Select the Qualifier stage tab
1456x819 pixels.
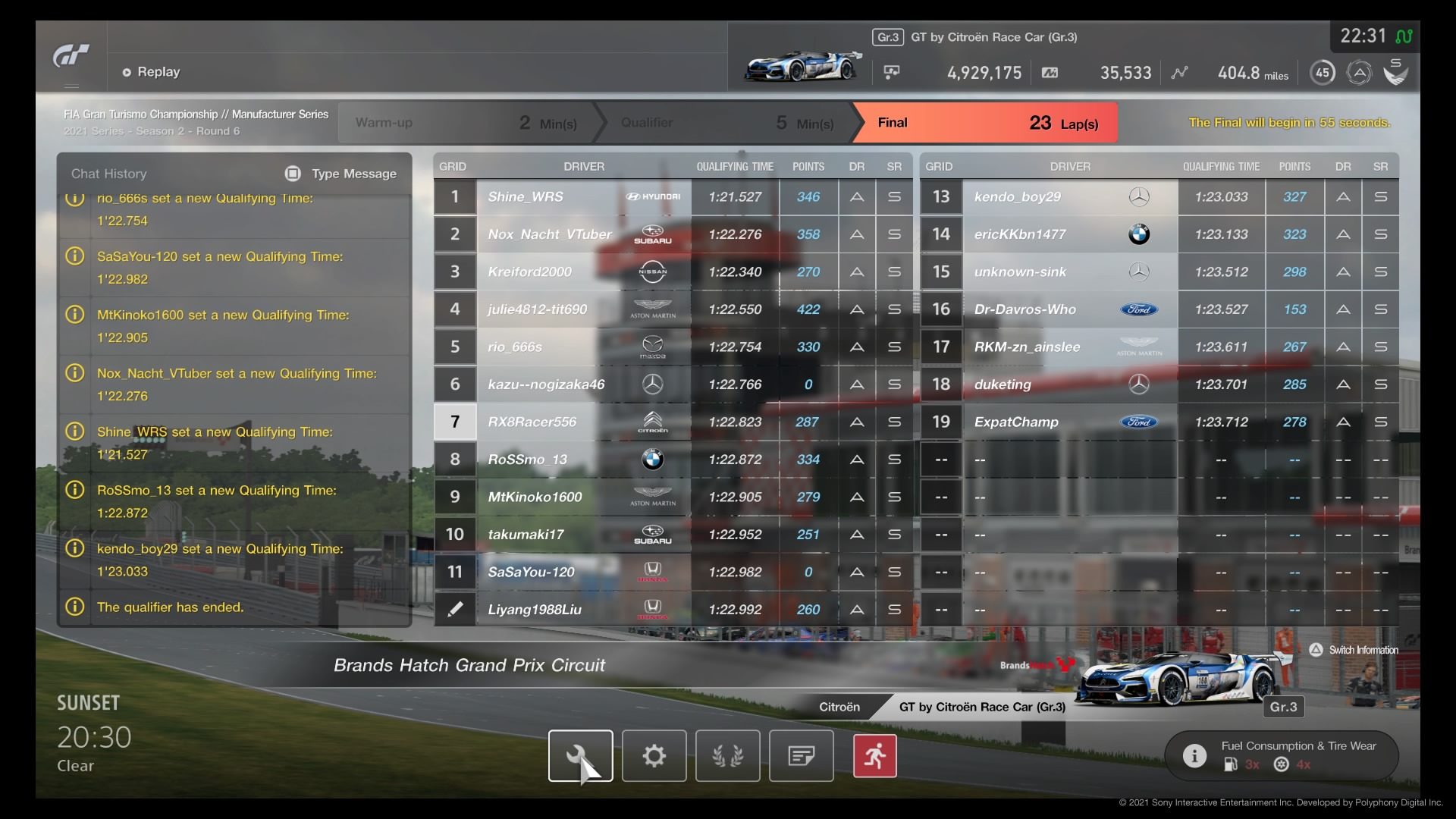(x=724, y=123)
